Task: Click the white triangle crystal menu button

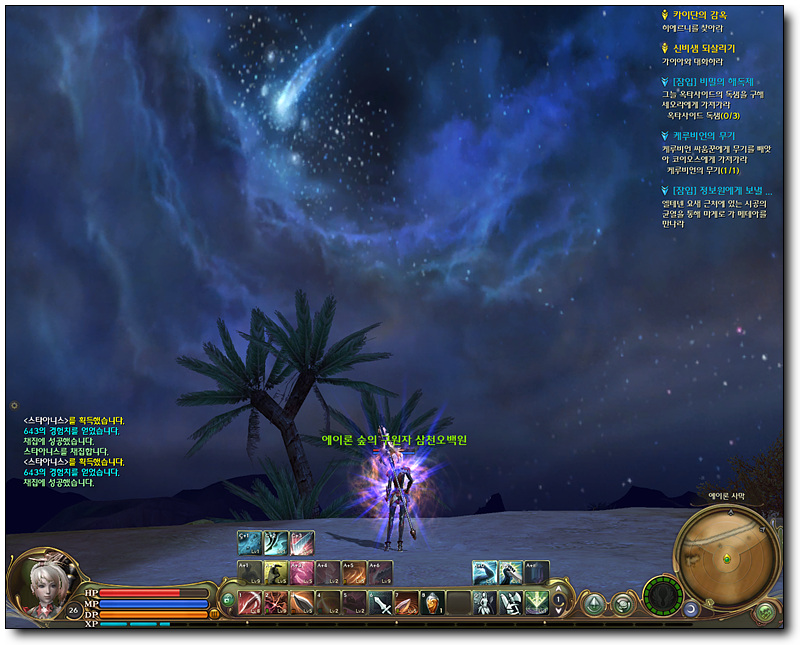Action: 594,603
